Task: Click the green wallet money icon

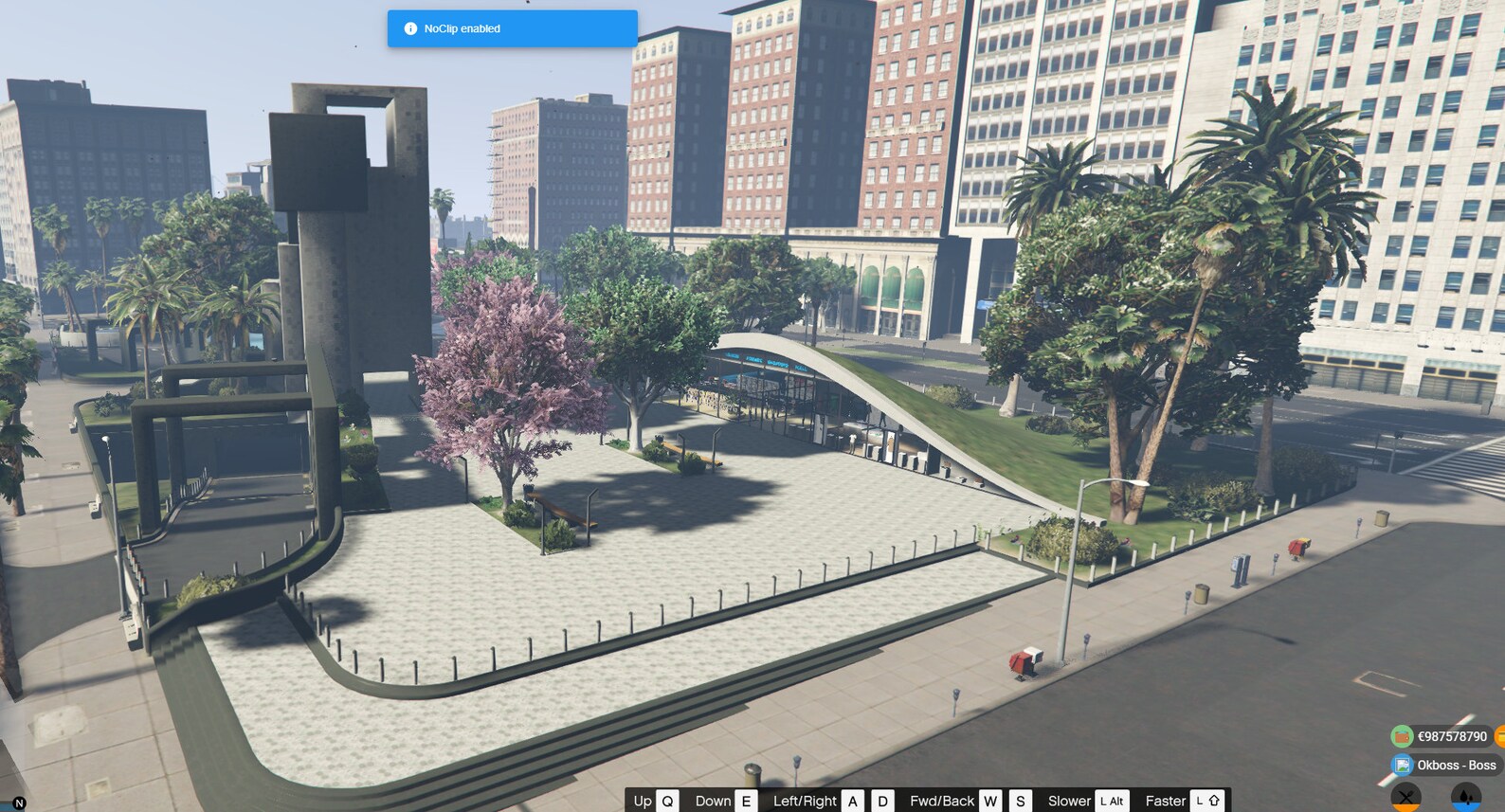Action: click(1402, 736)
